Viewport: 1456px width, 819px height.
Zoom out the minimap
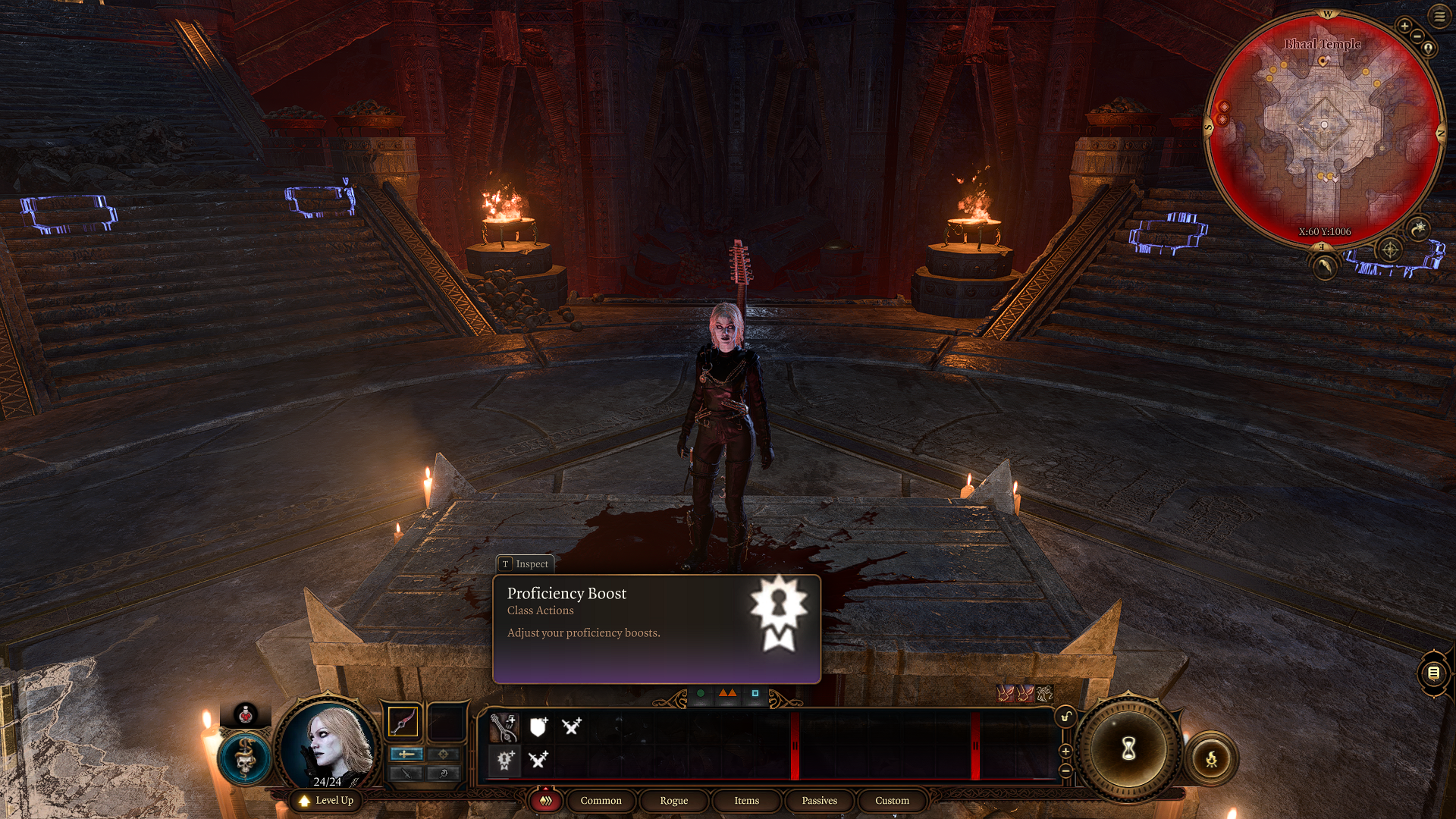[x=1417, y=36]
